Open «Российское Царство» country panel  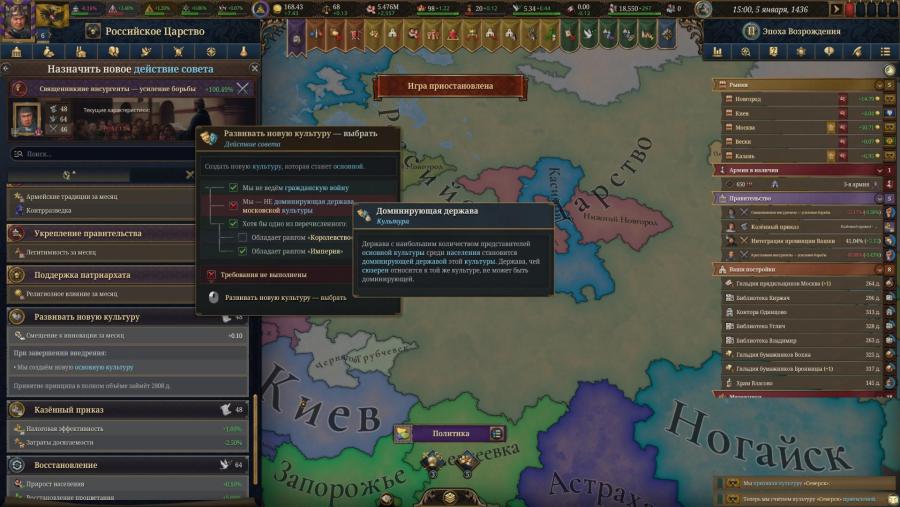click(x=150, y=31)
